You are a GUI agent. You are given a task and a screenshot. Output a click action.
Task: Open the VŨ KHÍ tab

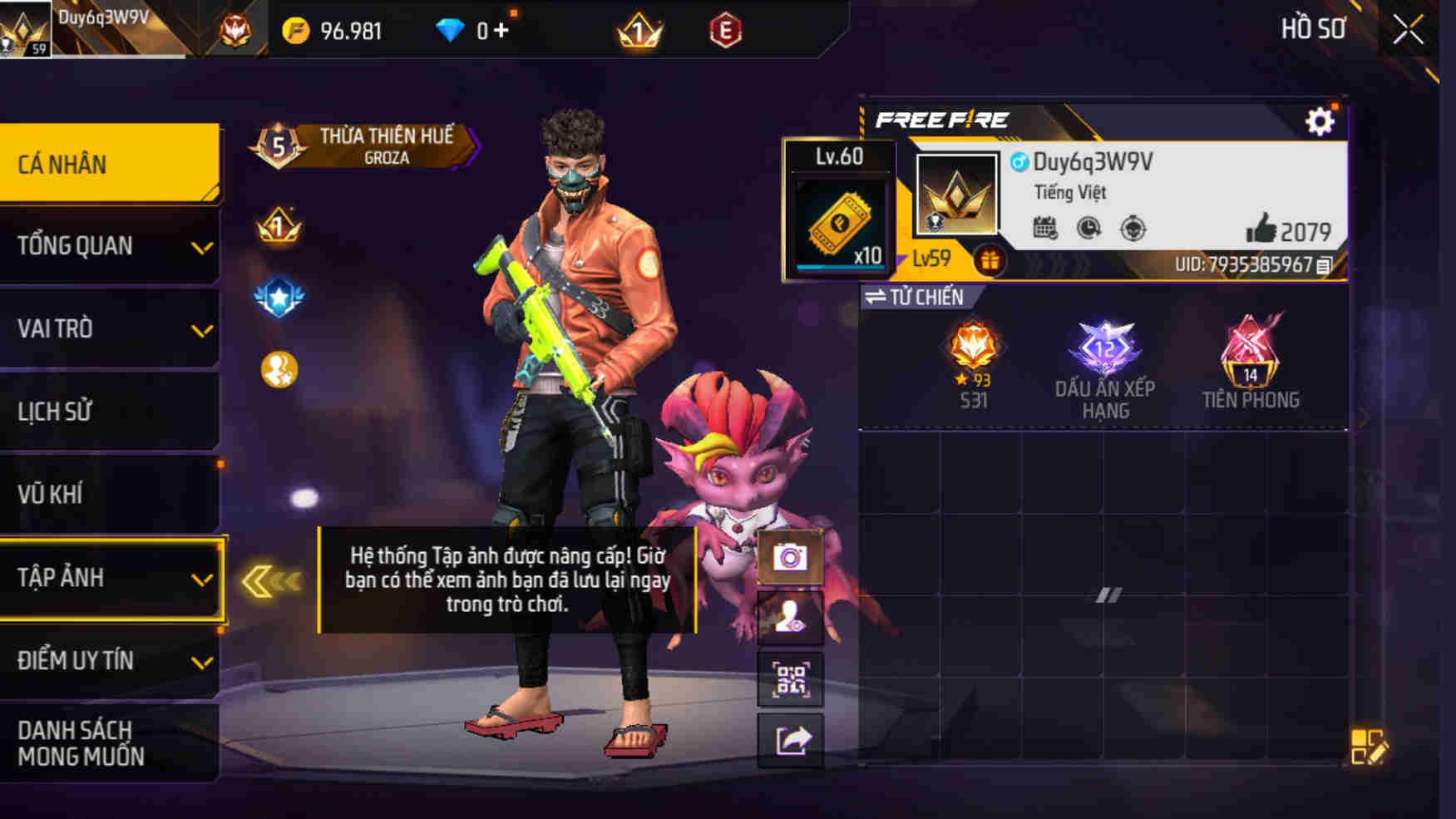108,494
